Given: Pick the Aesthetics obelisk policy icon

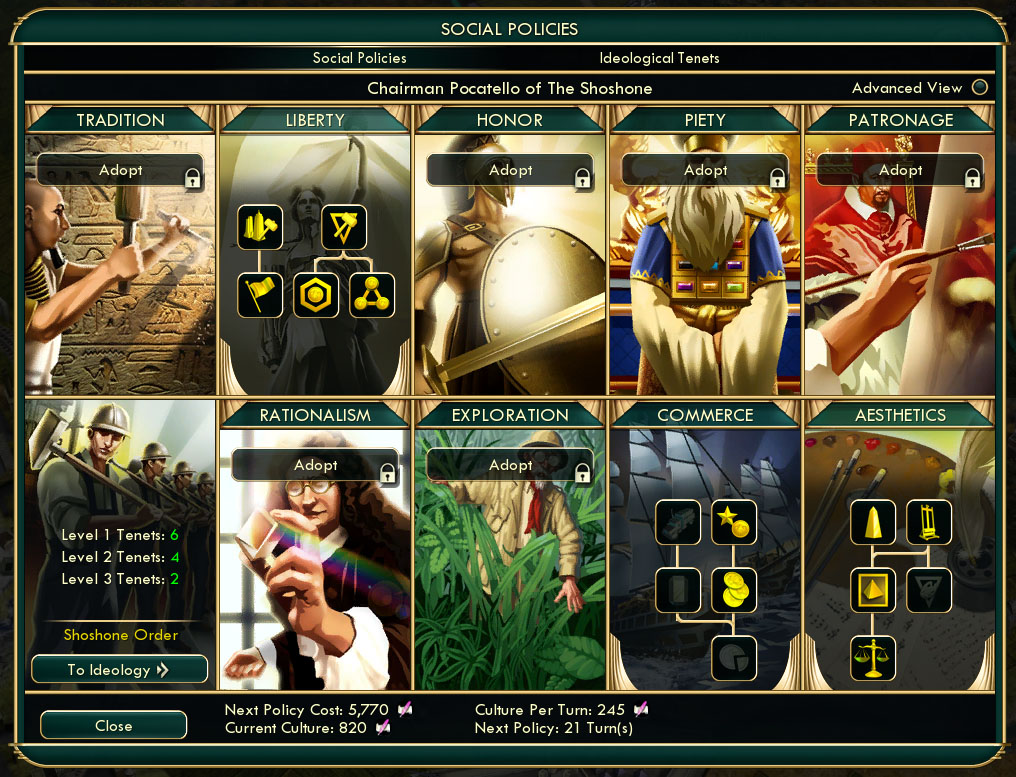Looking at the screenshot, I should click(873, 523).
